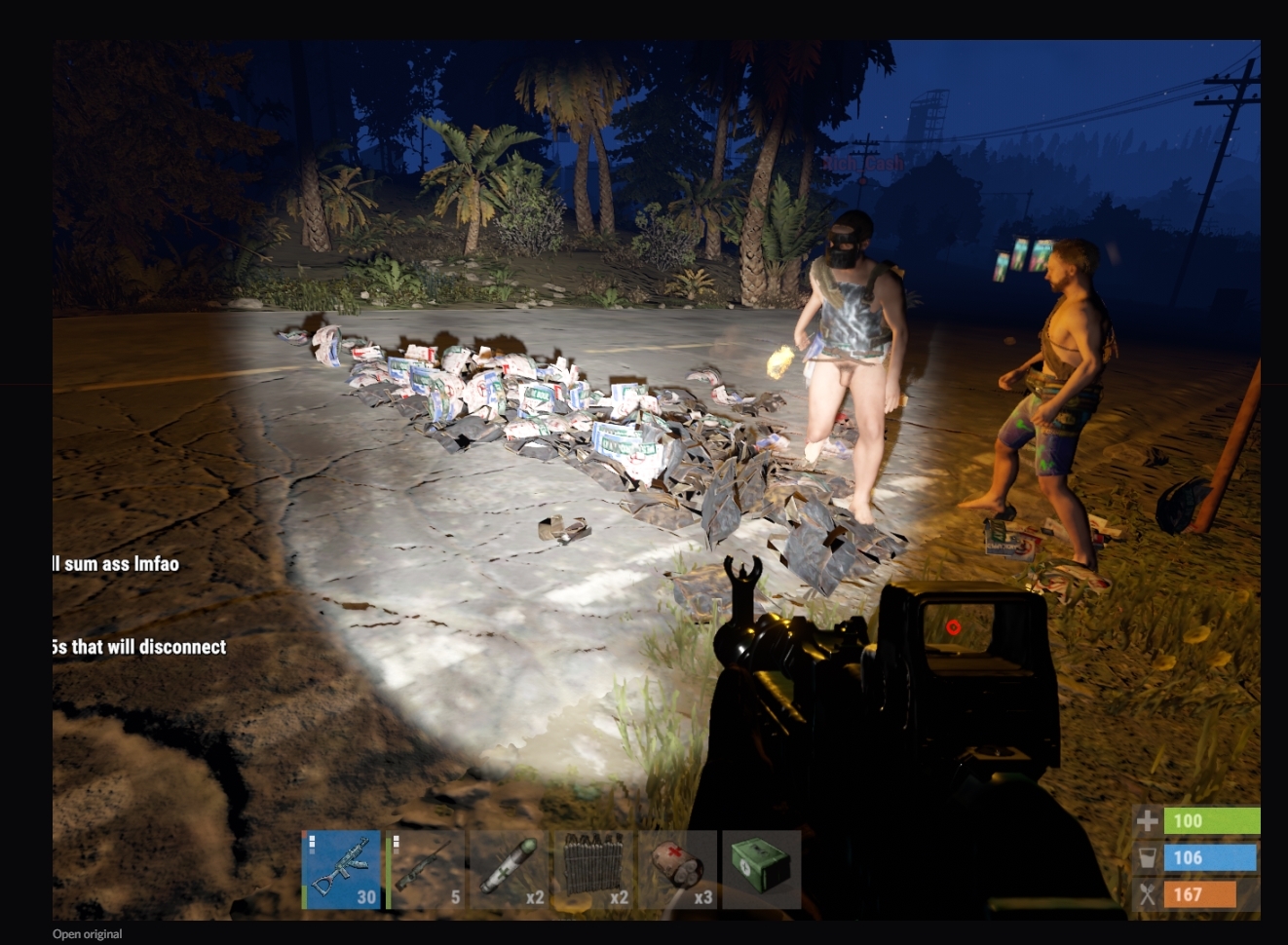Select the wooden barricade slot
The height and width of the screenshot is (945, 1288).
pyautogui.click(x=592, y=869)
